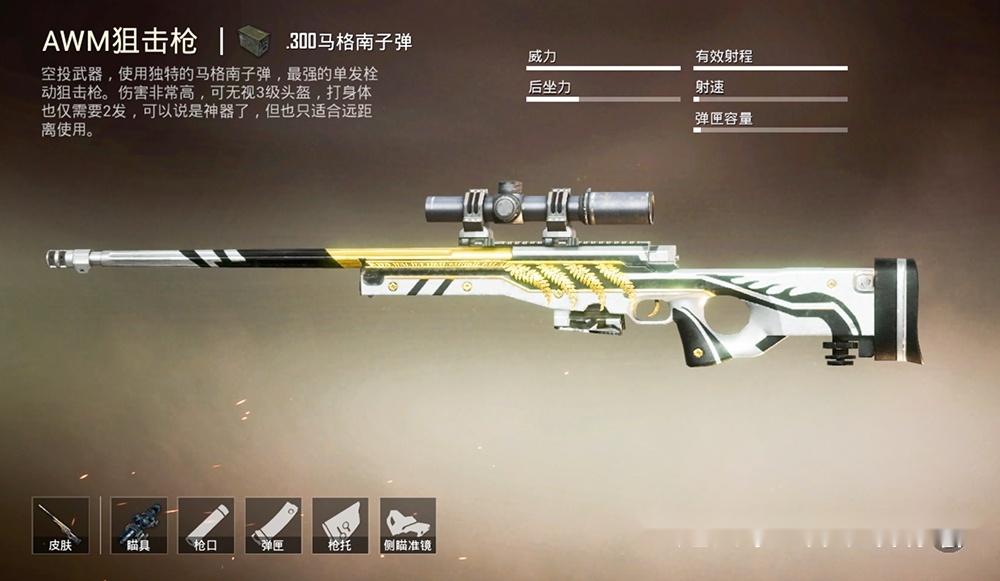Open the 弹匣 magazine attachment slot

pyautogui.click(x=273, y=525)
